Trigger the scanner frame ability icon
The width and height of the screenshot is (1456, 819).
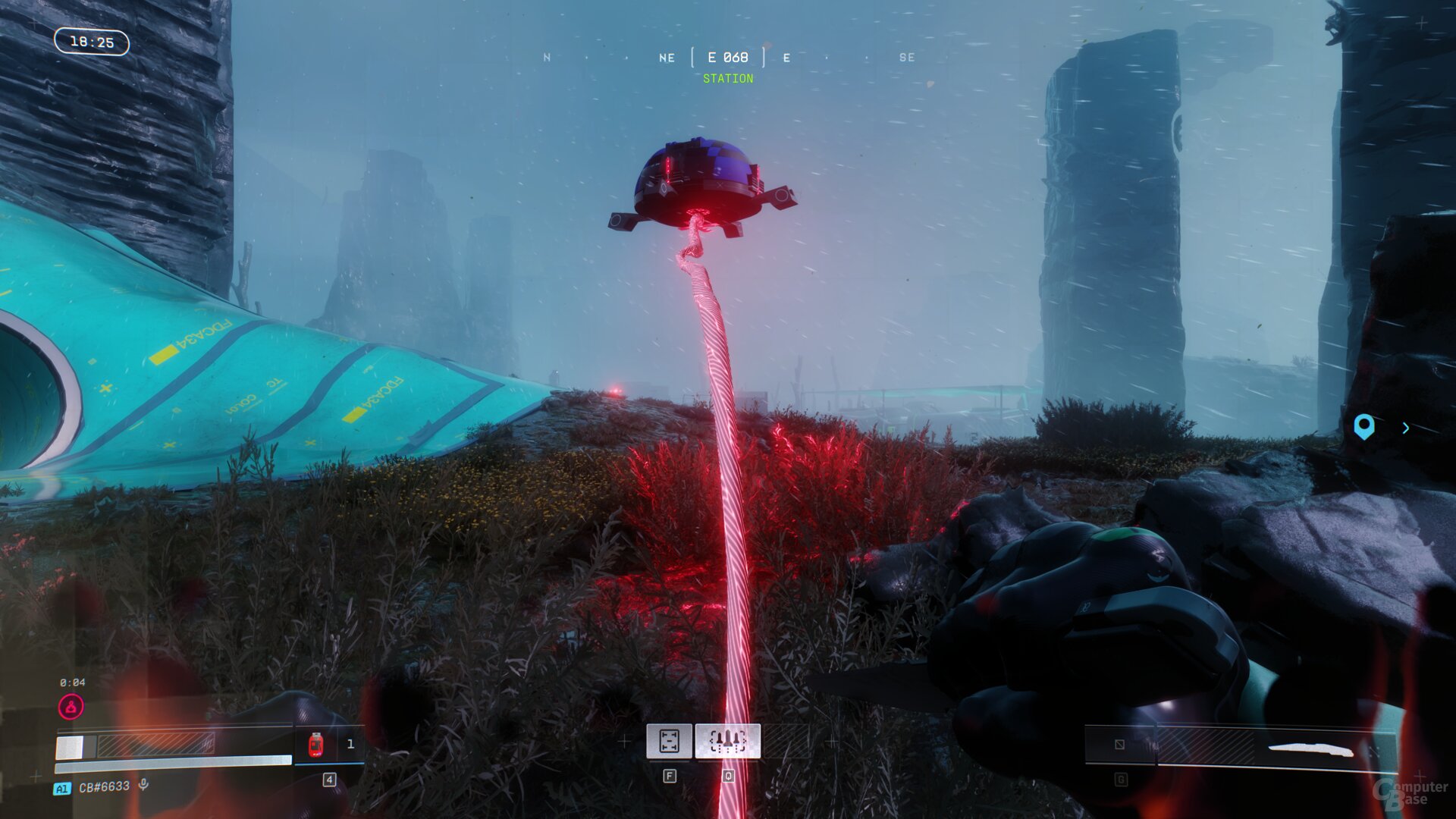tap(669, 741)
